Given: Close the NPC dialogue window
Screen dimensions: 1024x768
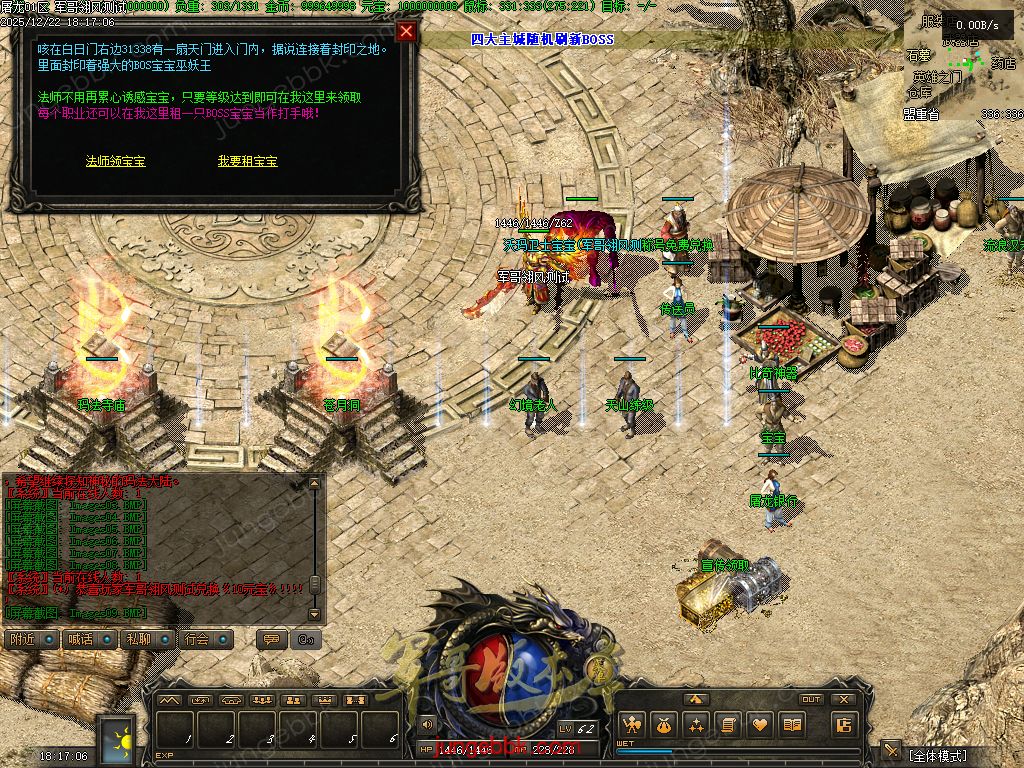Looking at the screenshot, I should tap(406, 31).
